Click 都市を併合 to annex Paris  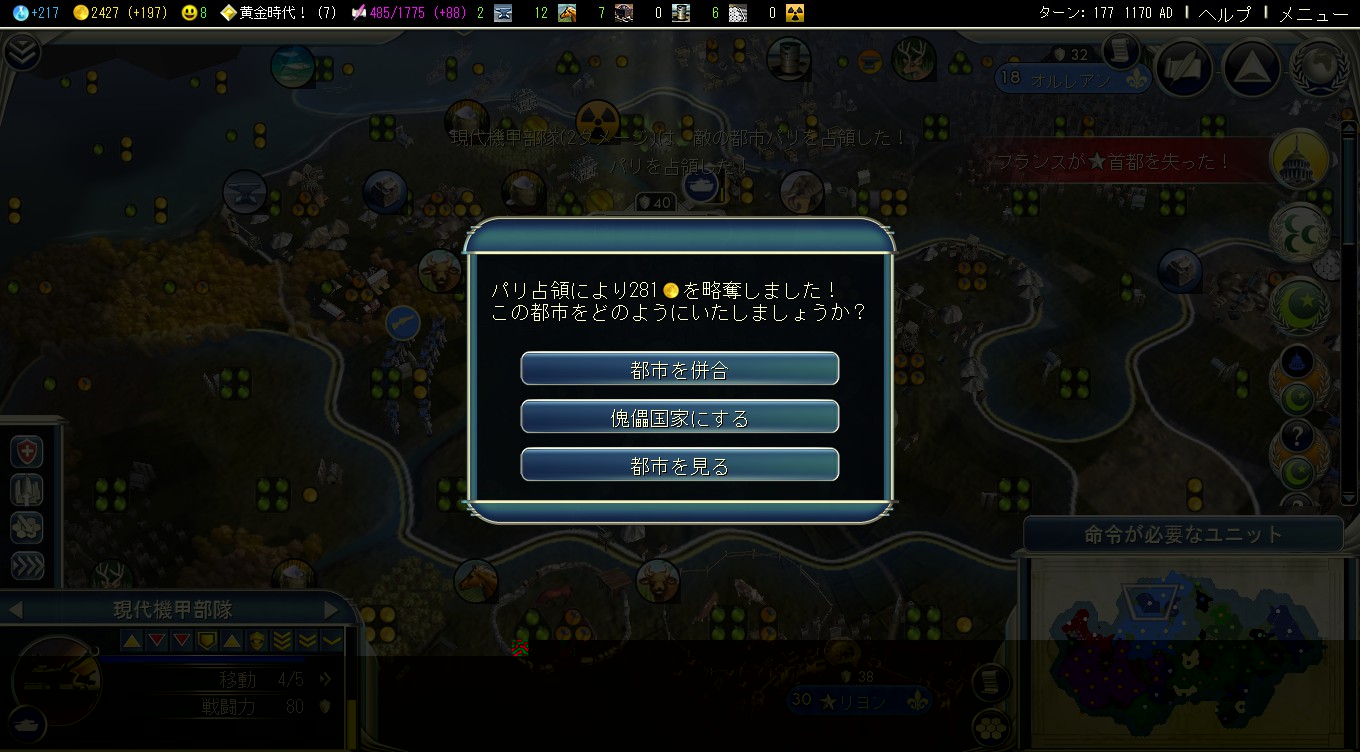tap(679, 368)
